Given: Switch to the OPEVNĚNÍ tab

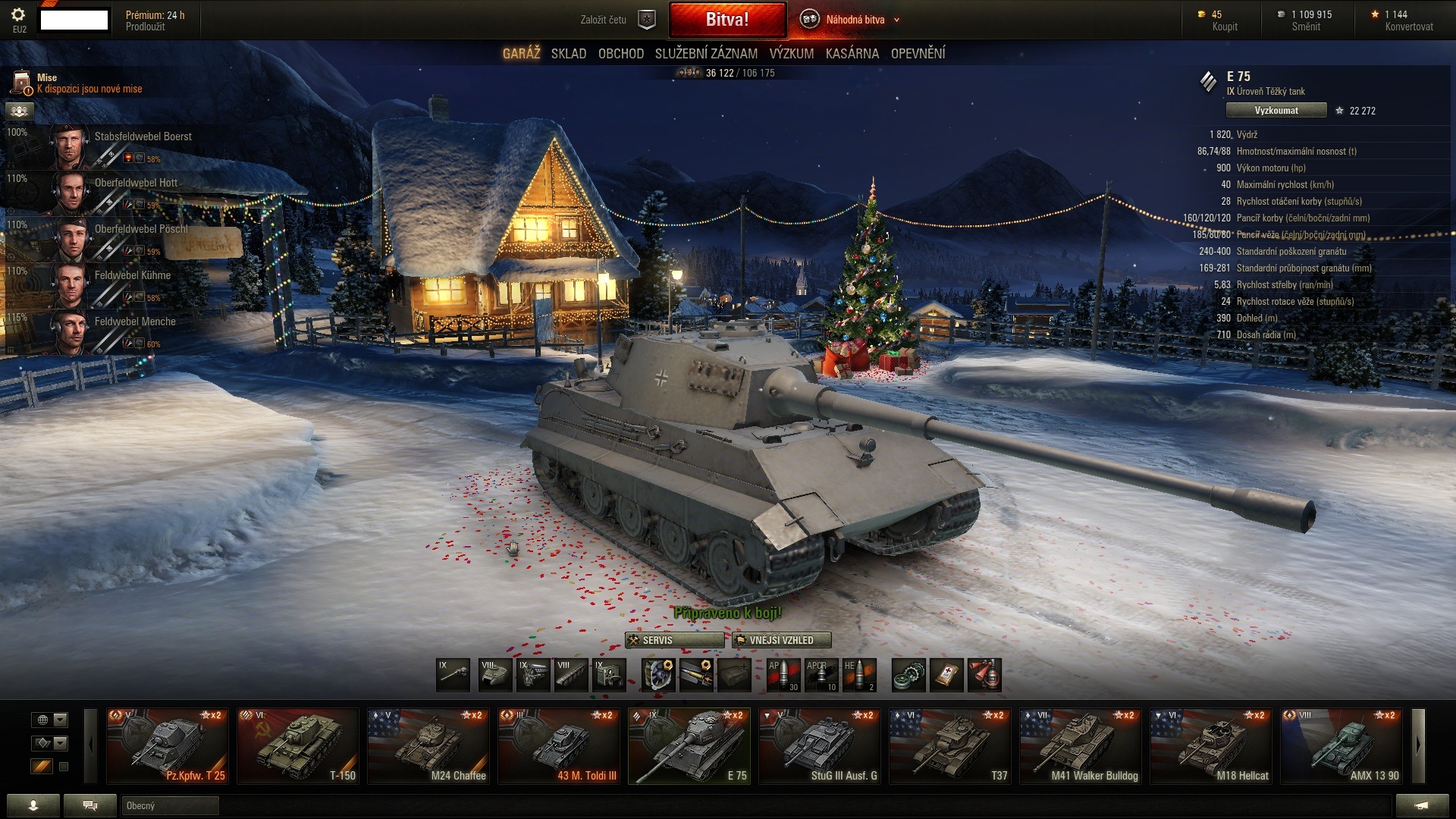Looking at the screenshot, I should tap(918, 54).
